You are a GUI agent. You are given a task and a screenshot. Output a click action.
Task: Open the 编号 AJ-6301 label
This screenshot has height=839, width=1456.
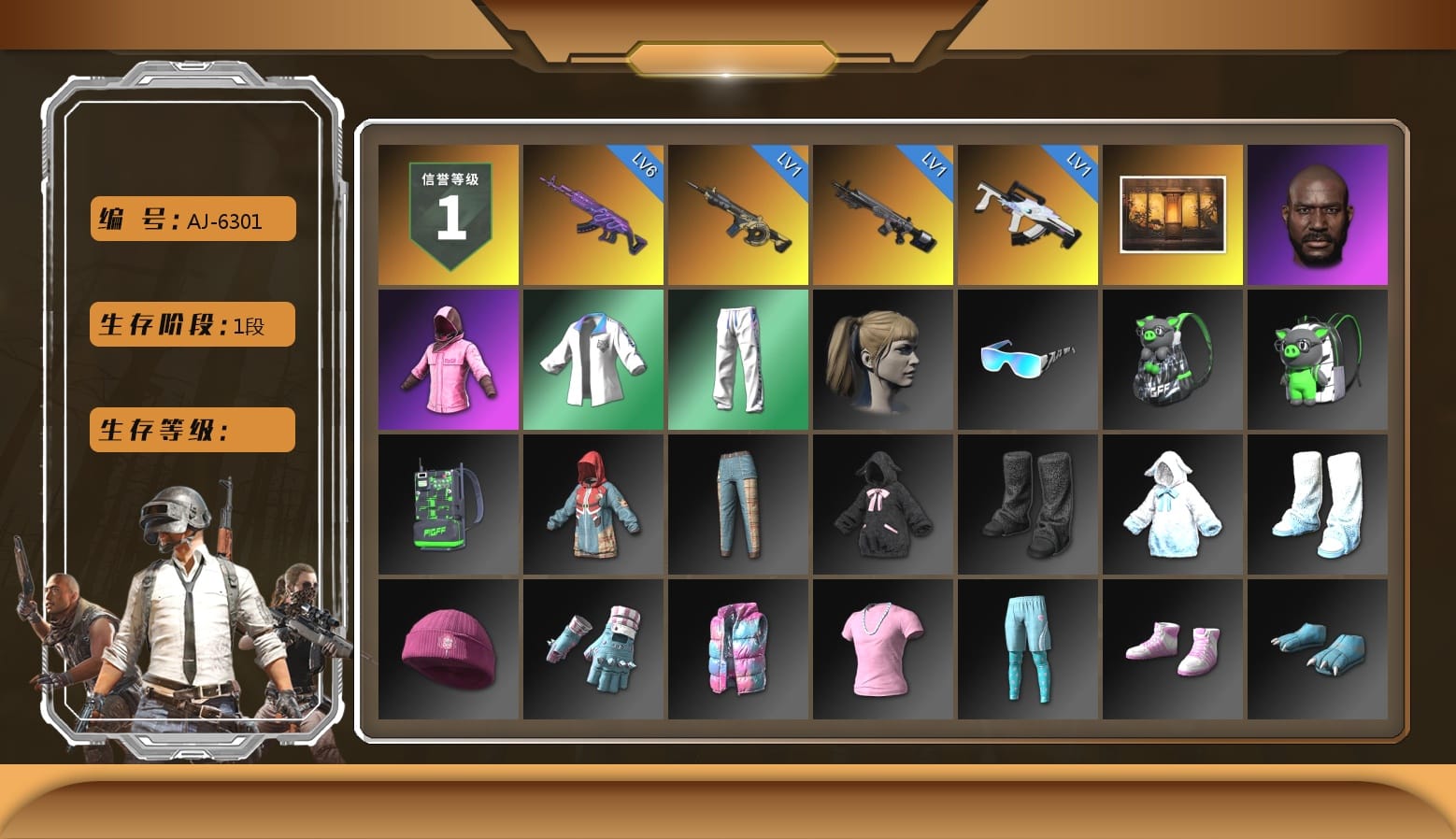tap(191, 219)
